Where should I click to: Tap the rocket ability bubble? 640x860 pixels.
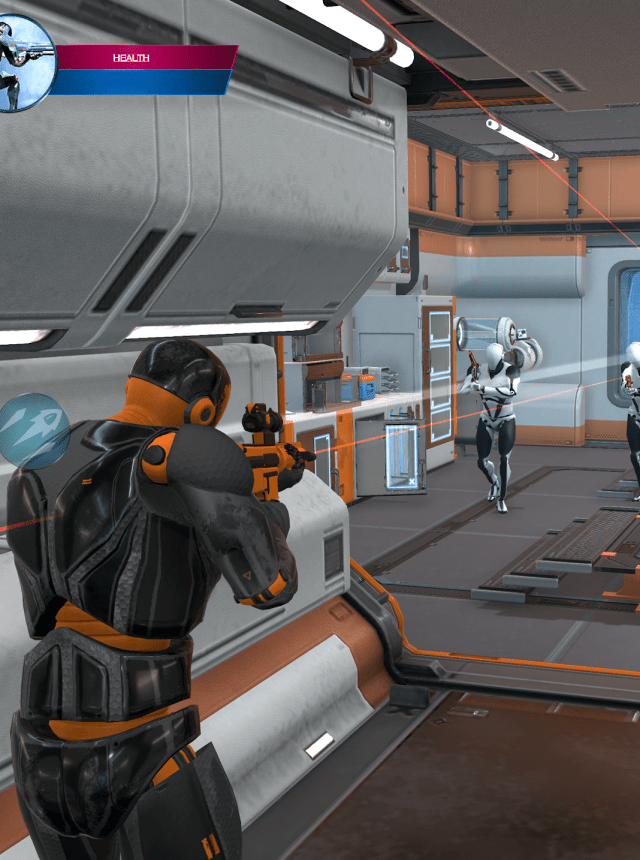pyautogui.click(x=32, y=431)
